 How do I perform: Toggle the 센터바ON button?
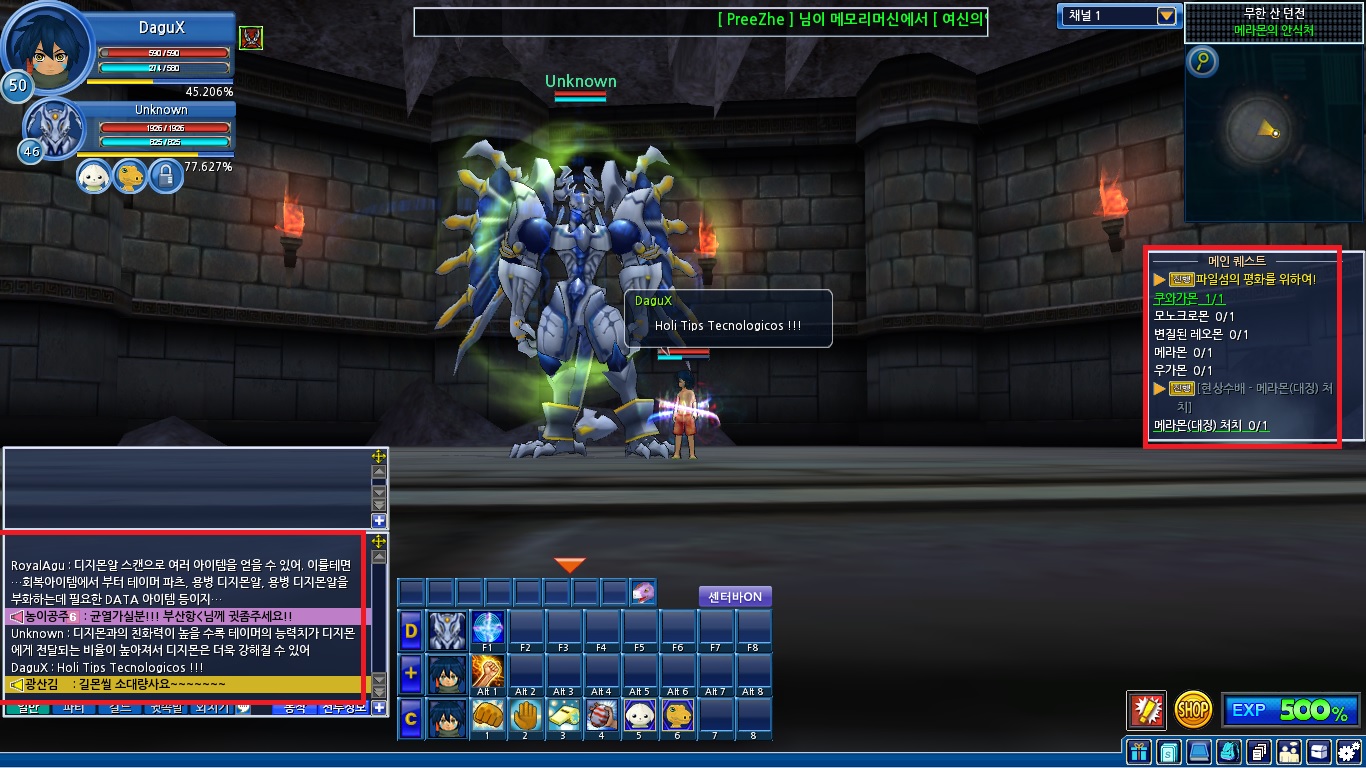735,597
